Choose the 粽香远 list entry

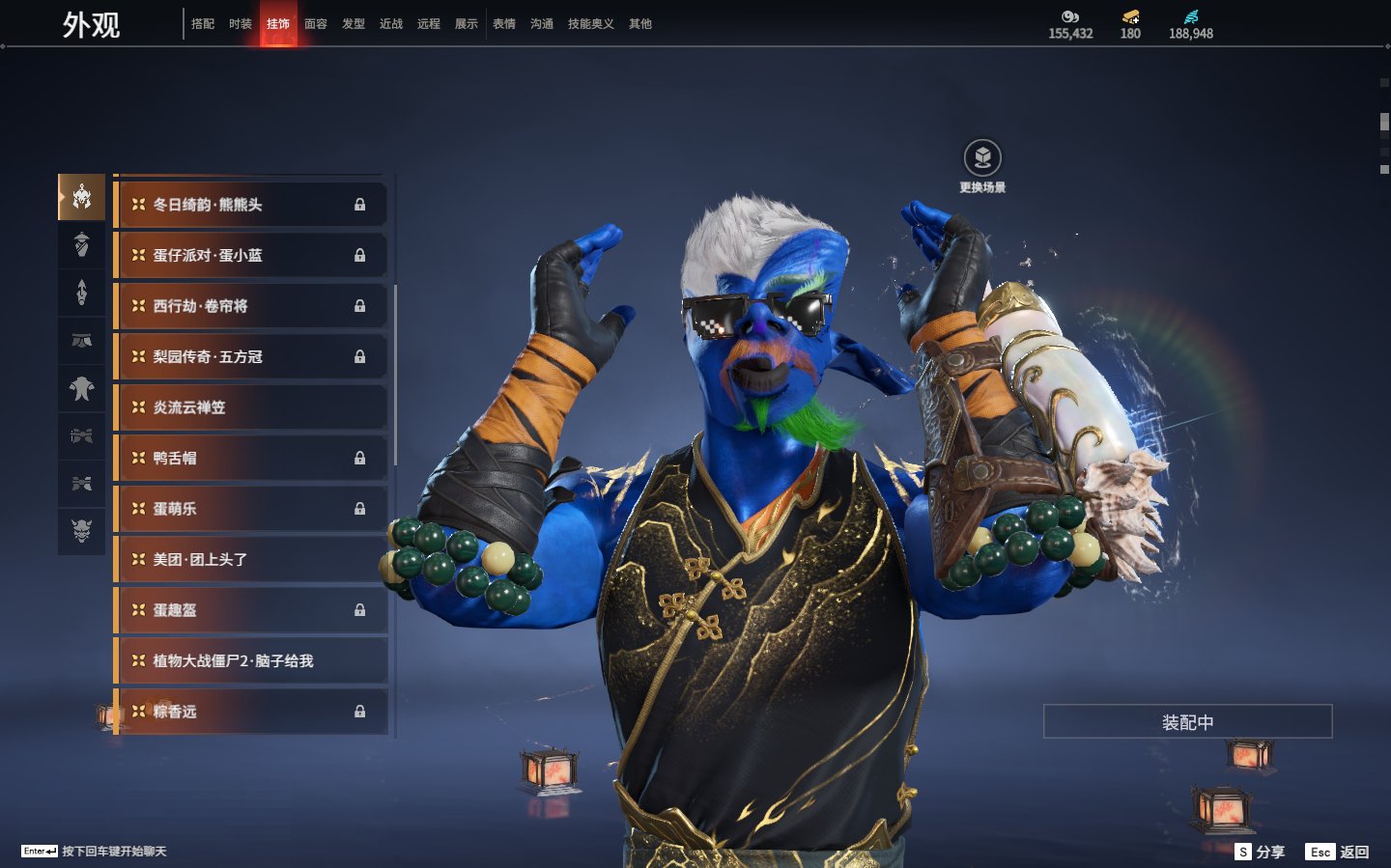[x=251, y=712]
